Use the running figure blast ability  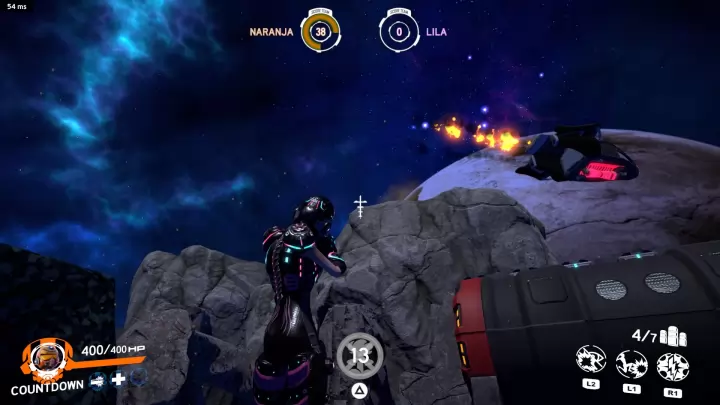pos(631,363)
